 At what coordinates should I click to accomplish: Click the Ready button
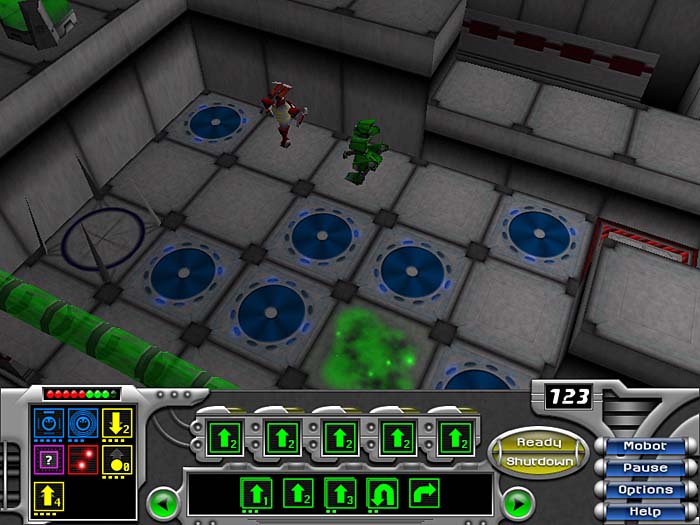[x=540, y=442]
